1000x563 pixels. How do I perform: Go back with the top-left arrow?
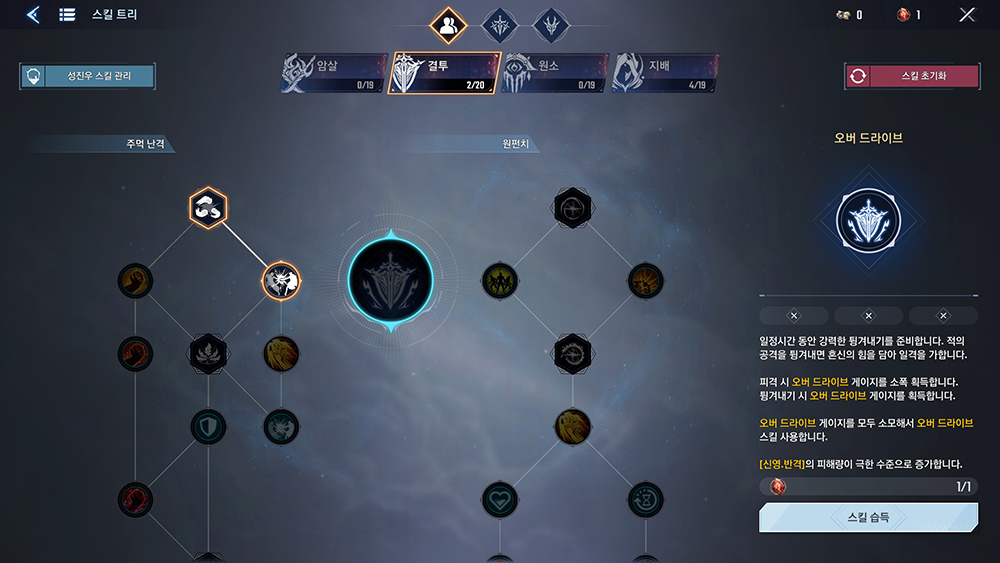click(33, 15)
